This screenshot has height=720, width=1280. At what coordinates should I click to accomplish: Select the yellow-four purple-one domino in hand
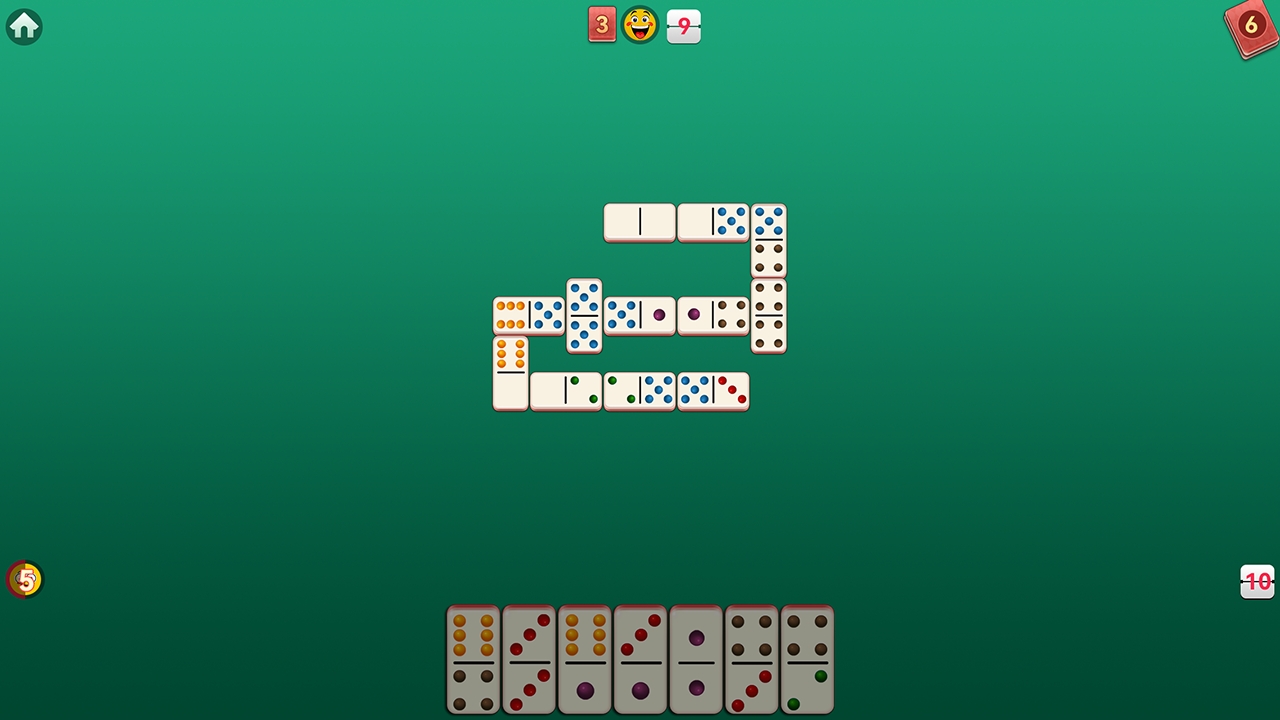[584, 660]
